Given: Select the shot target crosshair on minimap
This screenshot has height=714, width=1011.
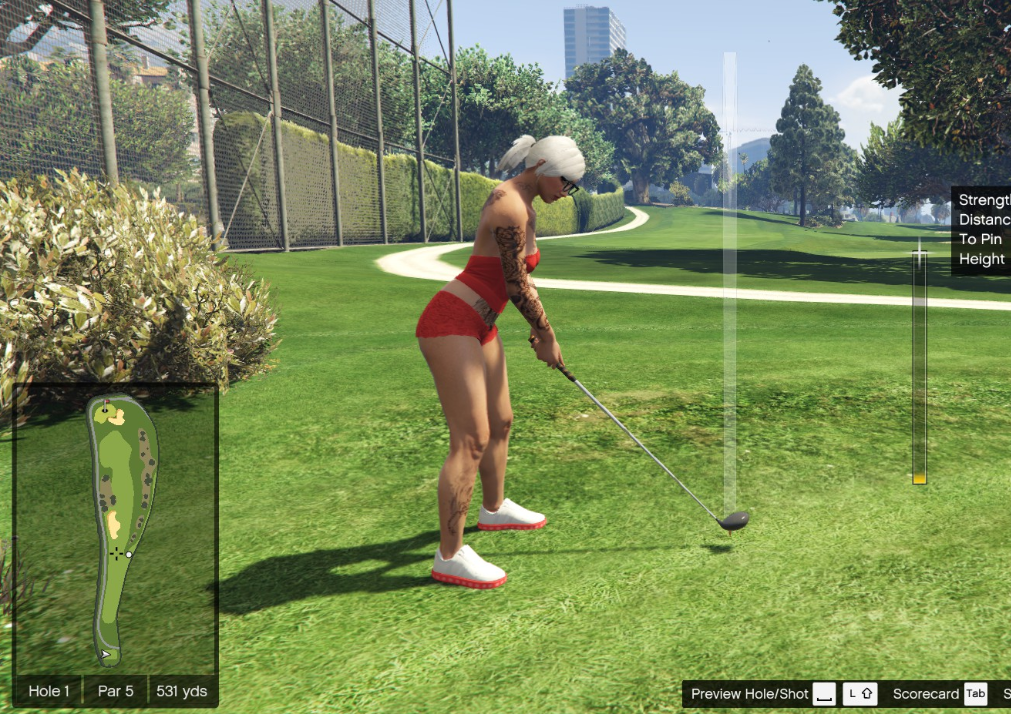Looking at the screenshot, I should pos(117,552).
